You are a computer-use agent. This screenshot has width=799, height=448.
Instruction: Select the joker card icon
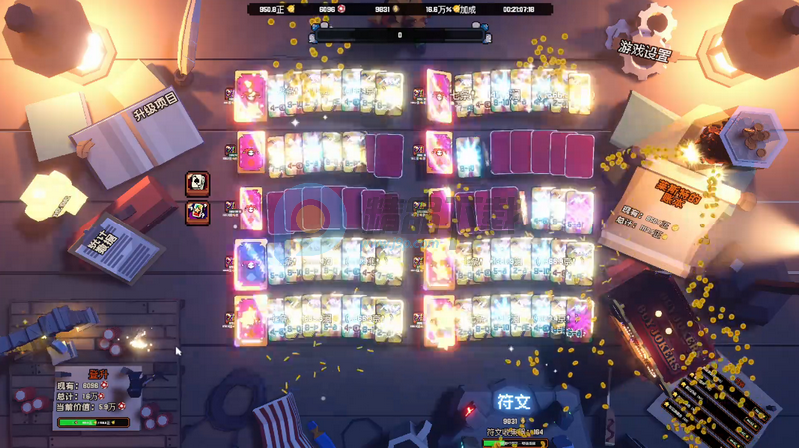tap(198, 212)
